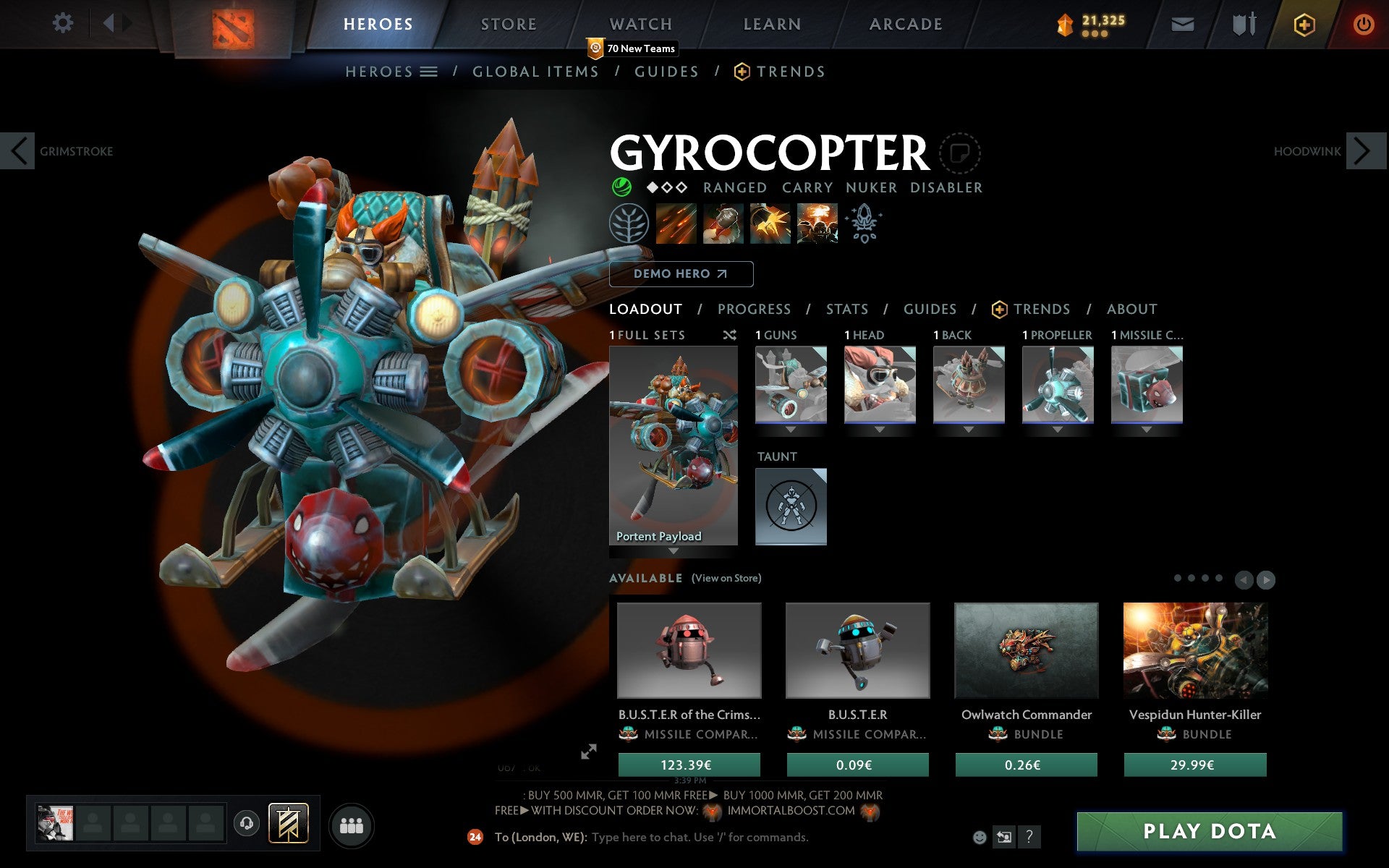Open the settings gear icon
This screenshot has height=868, width=1389.
(x=64, y=23)
